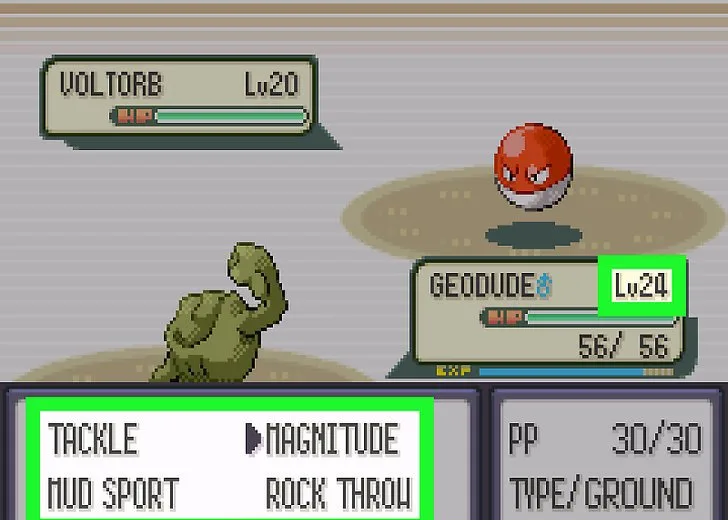728x520 pixels.
Task: Select the Tackle move
Action: click(93, 440)
